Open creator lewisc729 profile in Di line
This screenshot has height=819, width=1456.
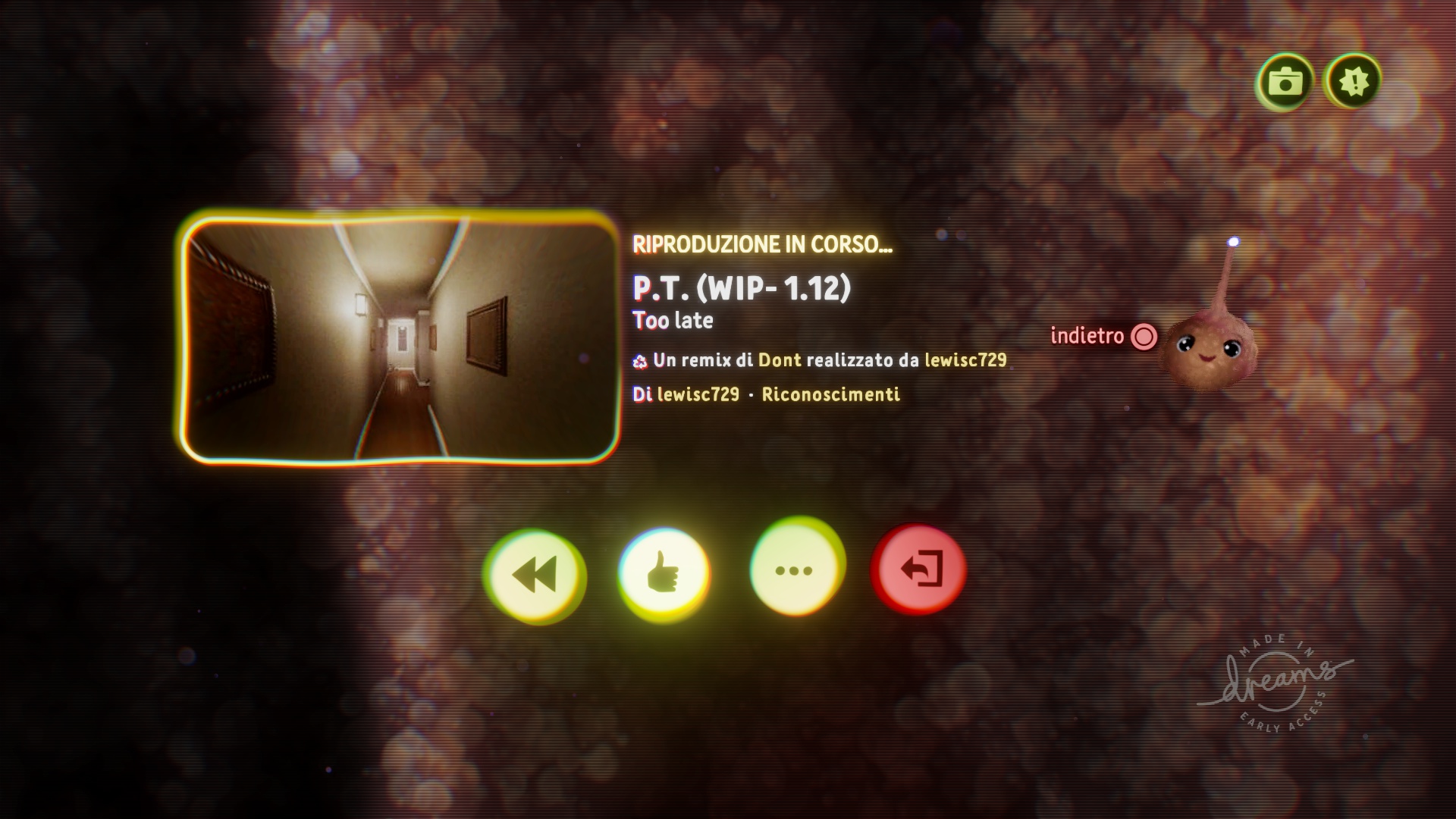click(698, 394)
